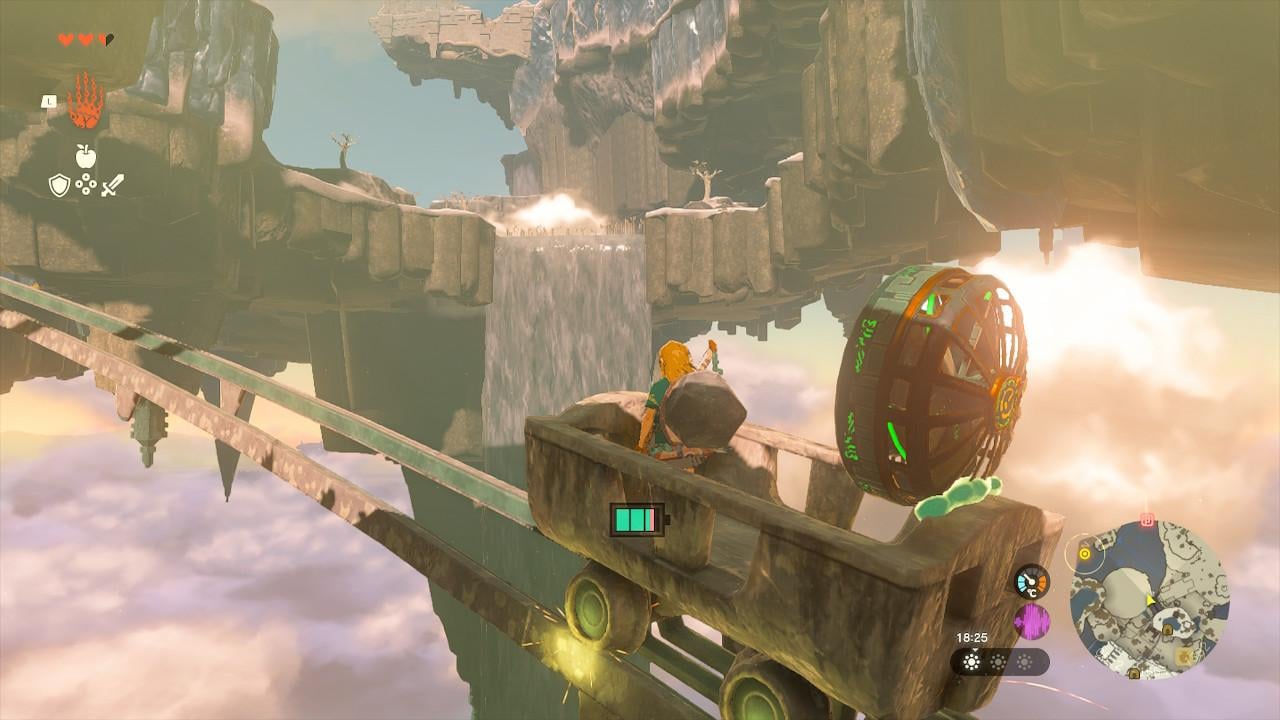This screenshot has width=1280, height=720.
Task: Activate the orange Ultrahand ability icon
Action: point(85,102)
